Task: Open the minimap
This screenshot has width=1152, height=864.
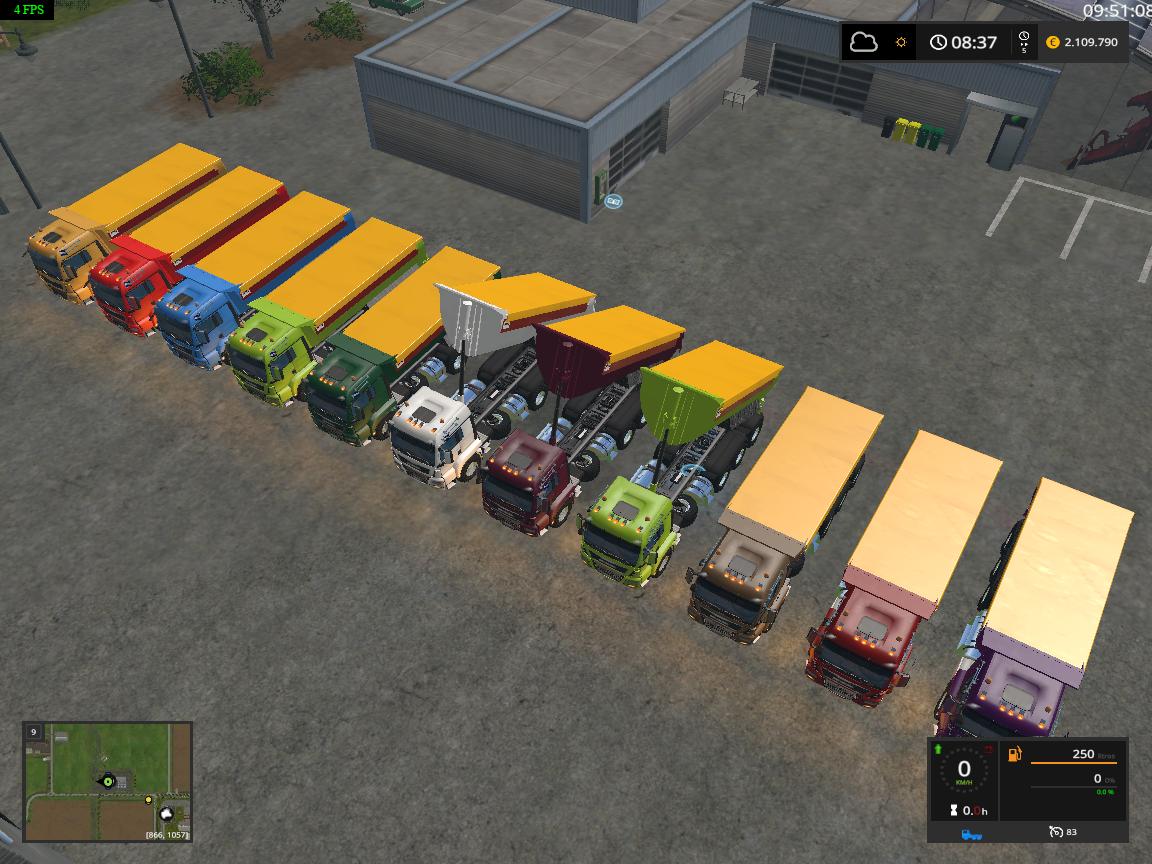Action: click(108, 781)
